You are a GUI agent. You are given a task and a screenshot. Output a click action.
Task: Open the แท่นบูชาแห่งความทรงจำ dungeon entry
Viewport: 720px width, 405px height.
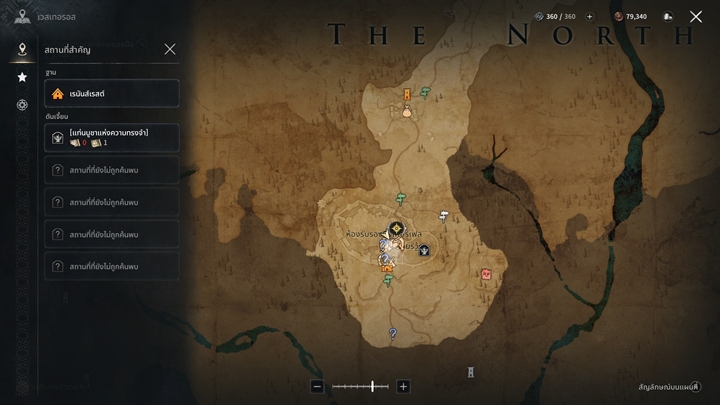click(x=112, y=137)
